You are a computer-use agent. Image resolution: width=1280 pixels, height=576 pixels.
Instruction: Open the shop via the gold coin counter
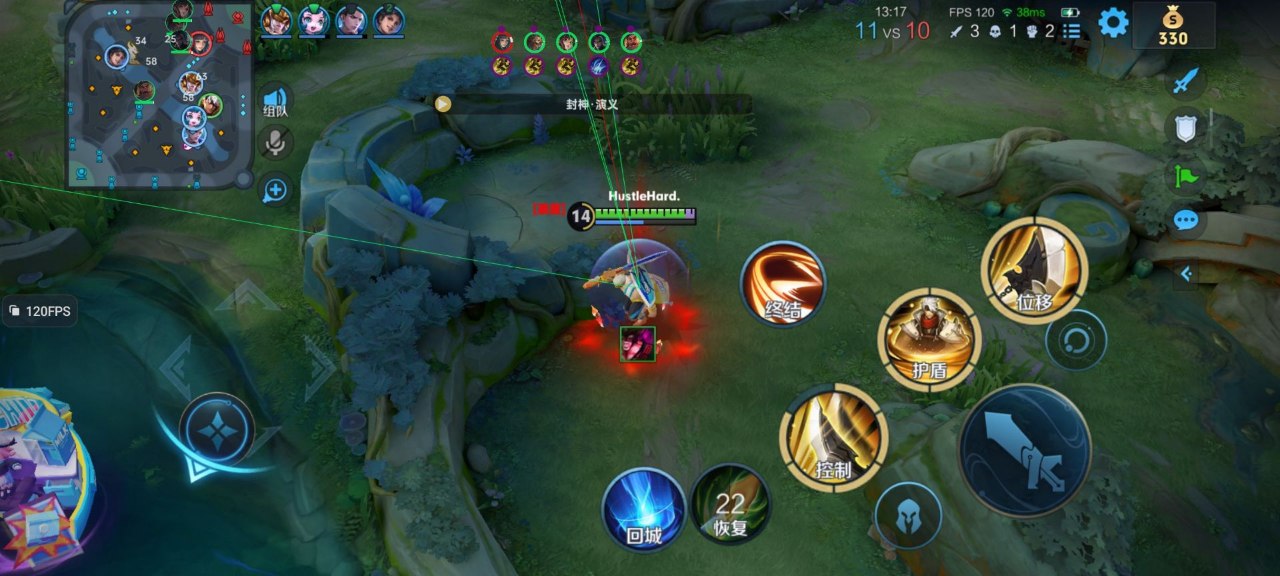click(1173, 25)
